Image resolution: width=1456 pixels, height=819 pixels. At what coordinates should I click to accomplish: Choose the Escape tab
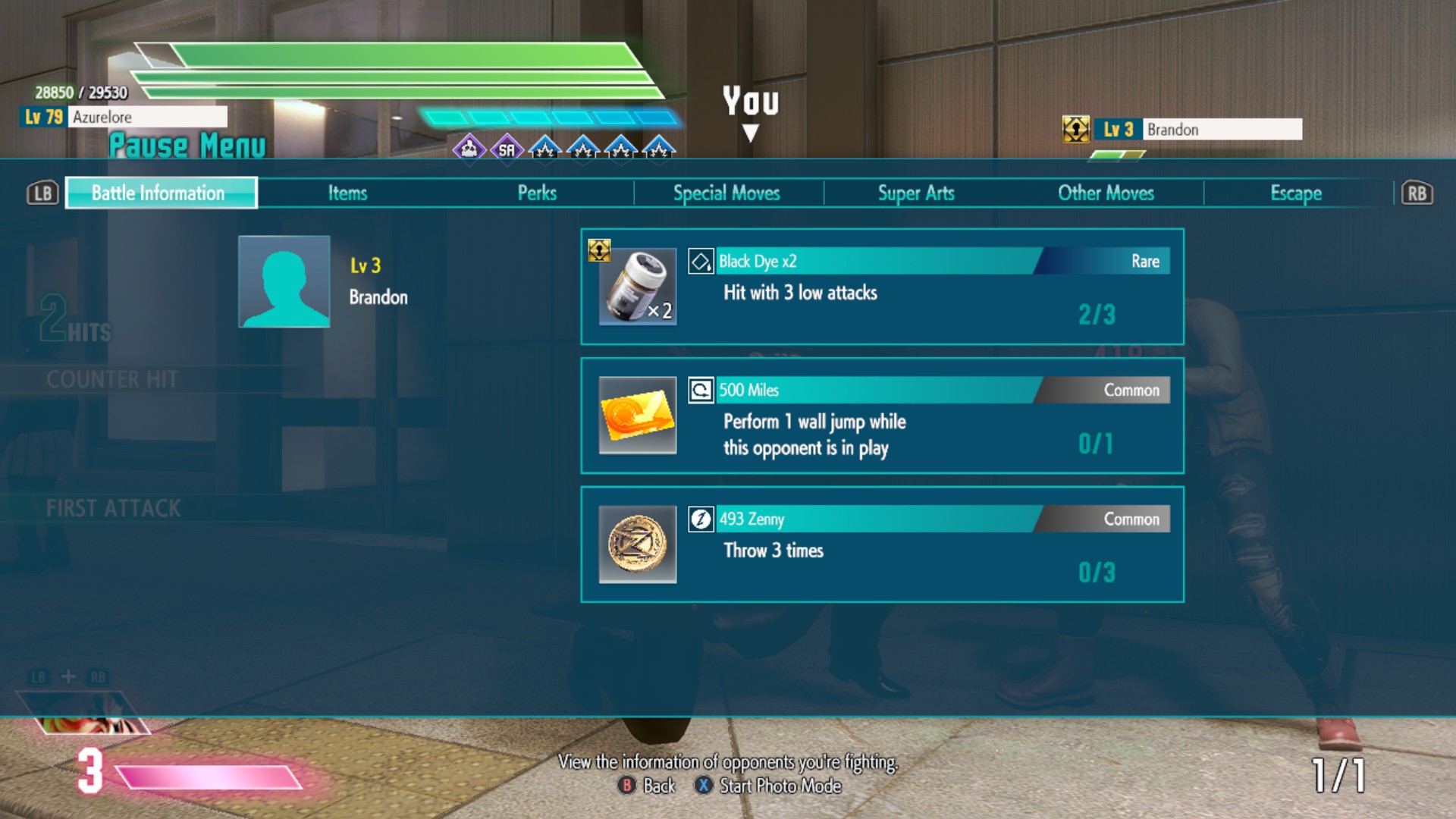(1296, 193)
